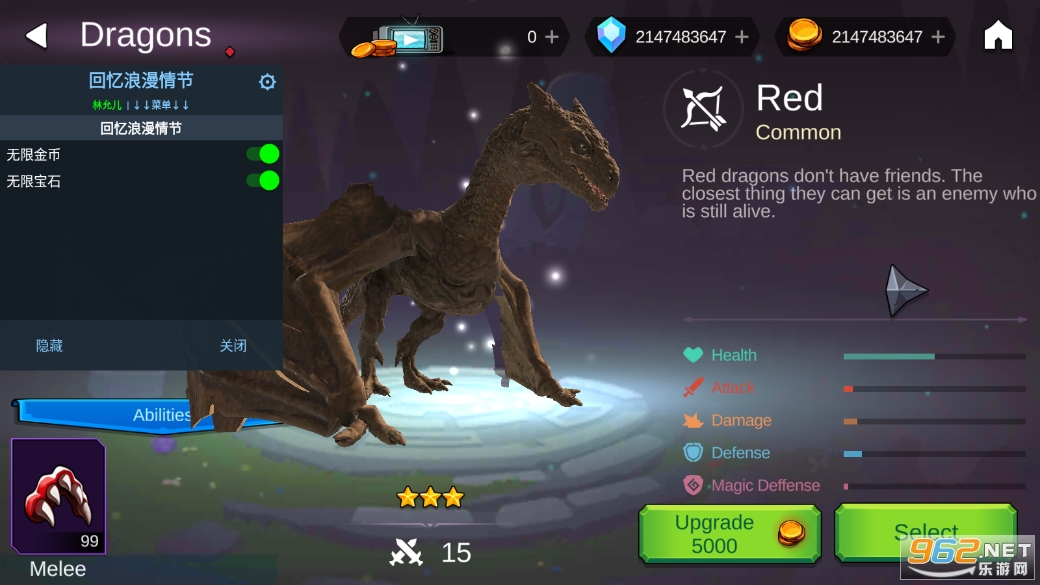Select the Red dragon
This screenshot has width=1040, height=585.
click(x=925, y=532)
